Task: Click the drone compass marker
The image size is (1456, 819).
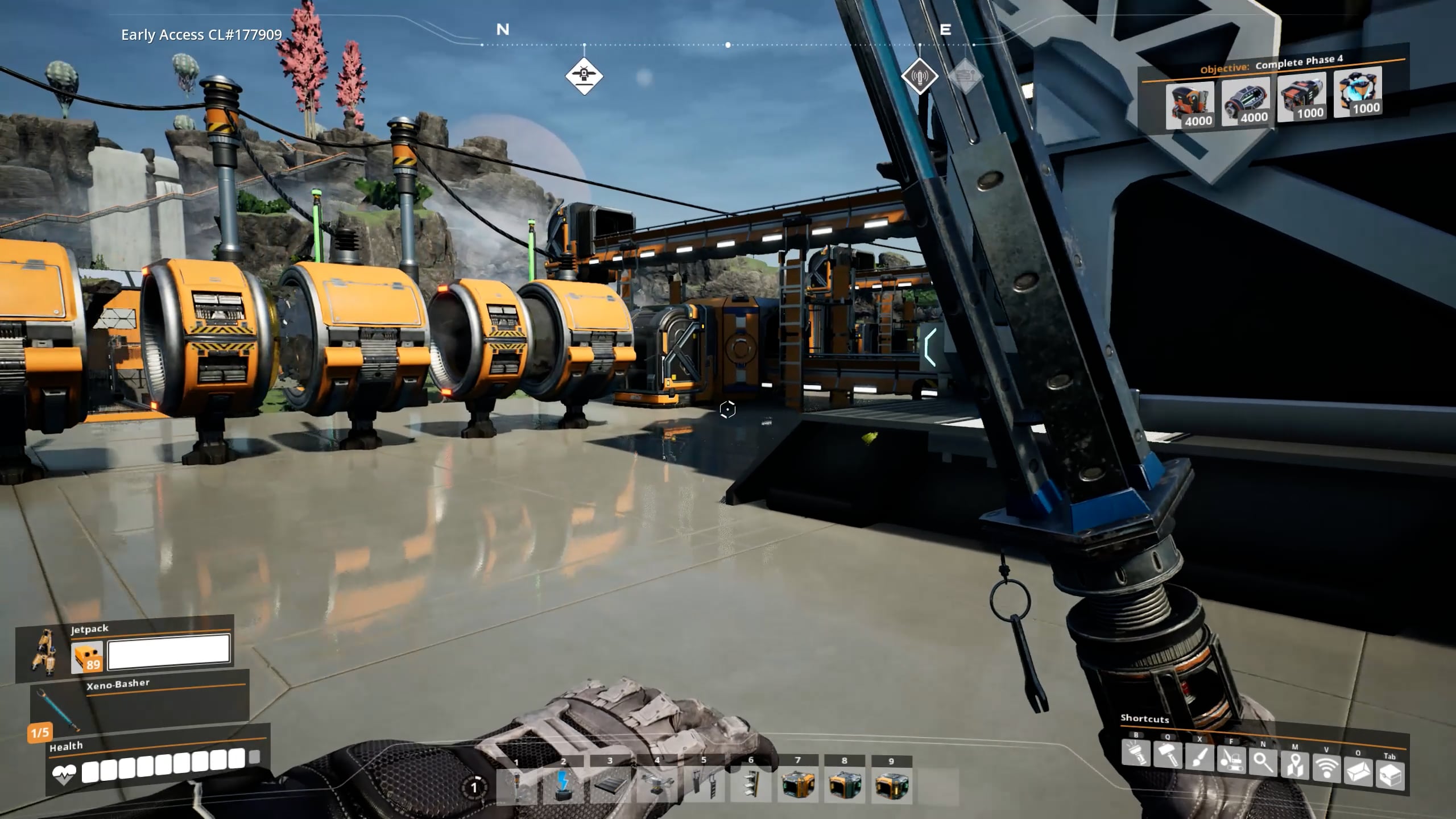Action: (x=584, y=76)
